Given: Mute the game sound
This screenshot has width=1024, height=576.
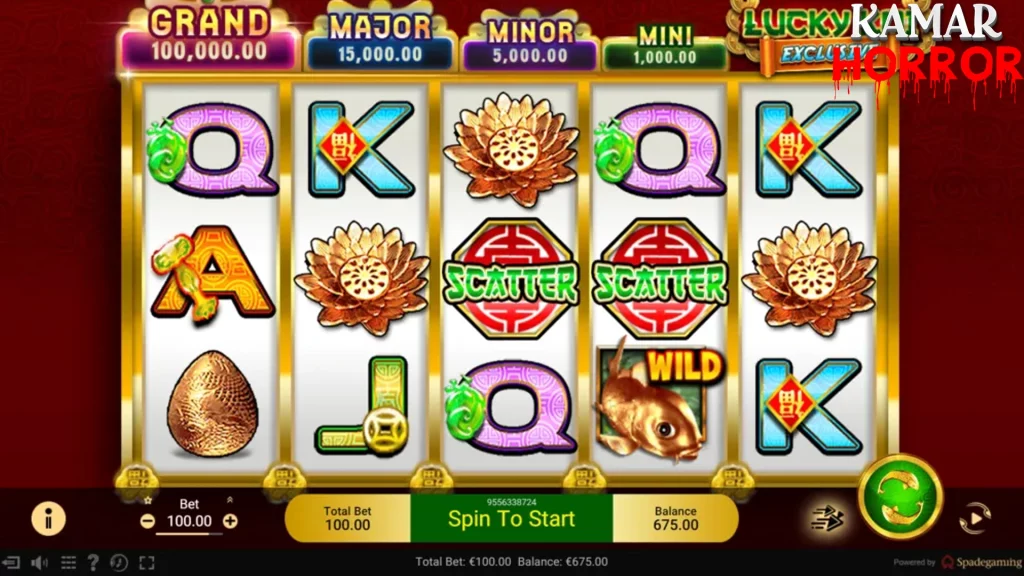Looking at the screenshot, I should tap(40, 563).
